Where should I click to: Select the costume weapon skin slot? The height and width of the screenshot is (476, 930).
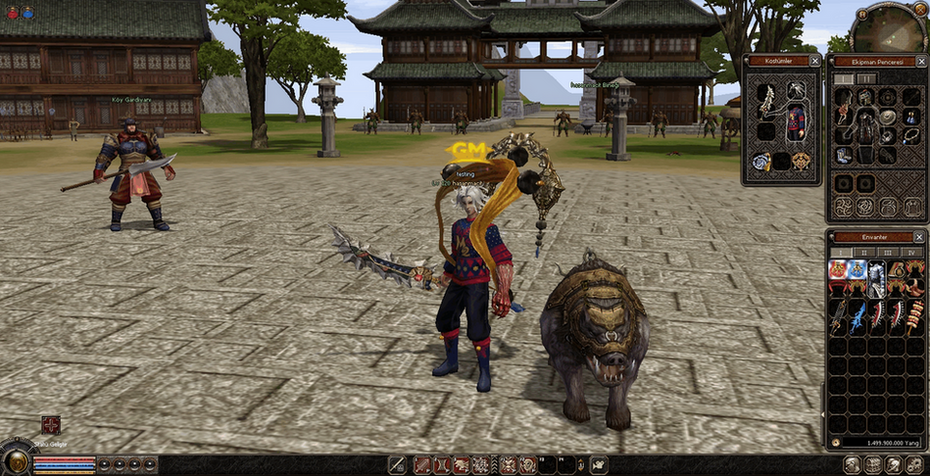tap(766, 100)
